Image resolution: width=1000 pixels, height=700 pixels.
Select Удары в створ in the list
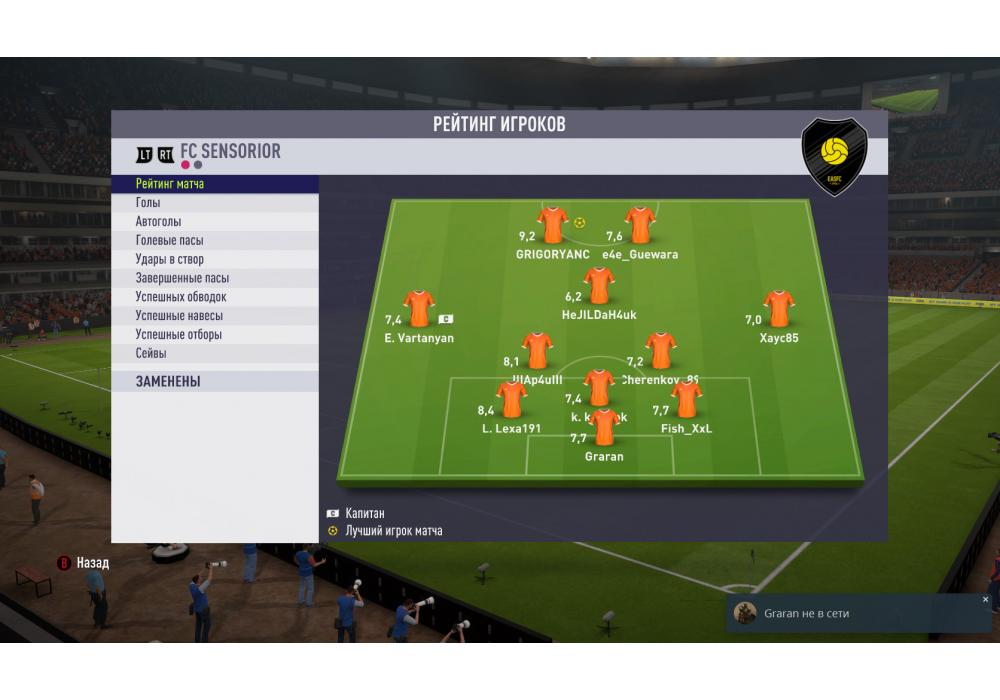215,260
